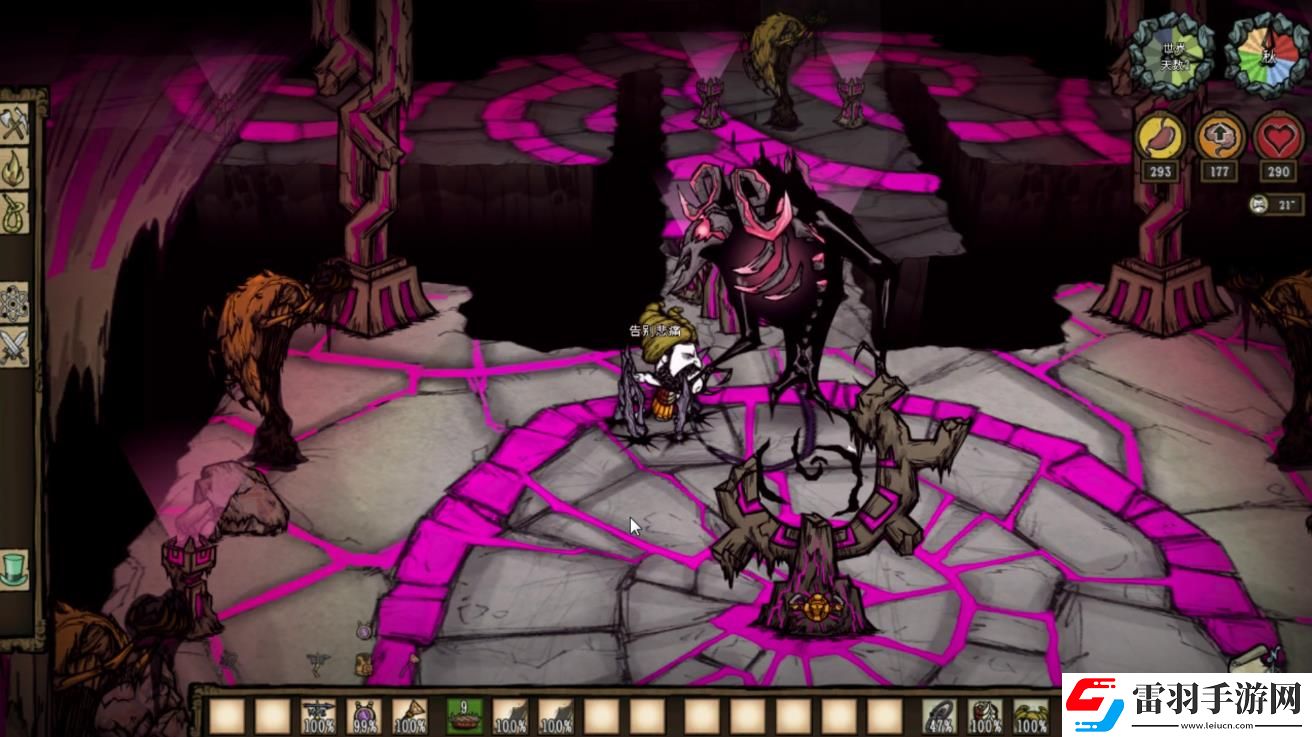Image resolution: width=1312 pixels, height=737 pixels.
Task: Select the Survival tab with rope knot icon
Action: [15, 212]
